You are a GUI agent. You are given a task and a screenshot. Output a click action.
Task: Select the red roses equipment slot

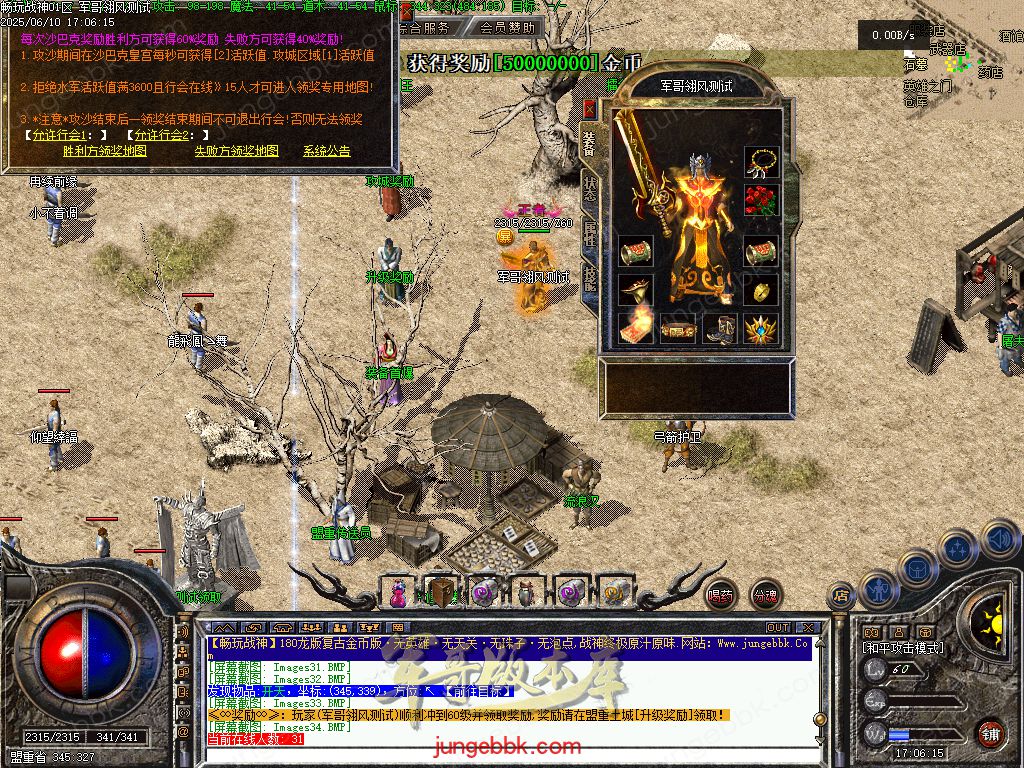click(x=762, y=200)
